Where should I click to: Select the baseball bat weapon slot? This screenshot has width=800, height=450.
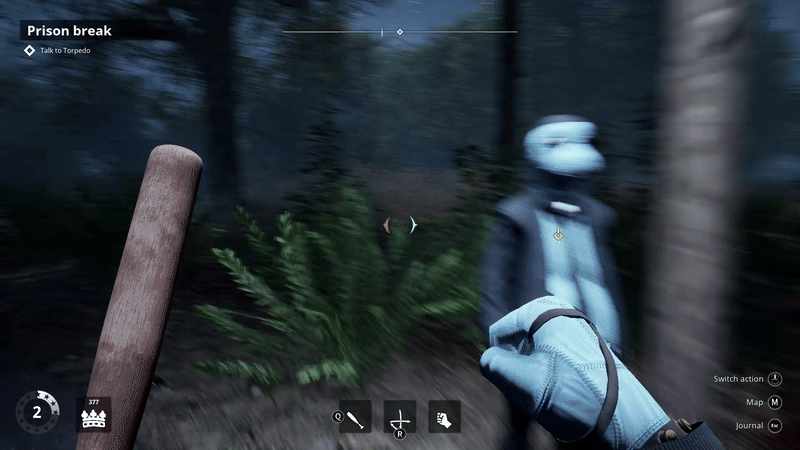357,416
